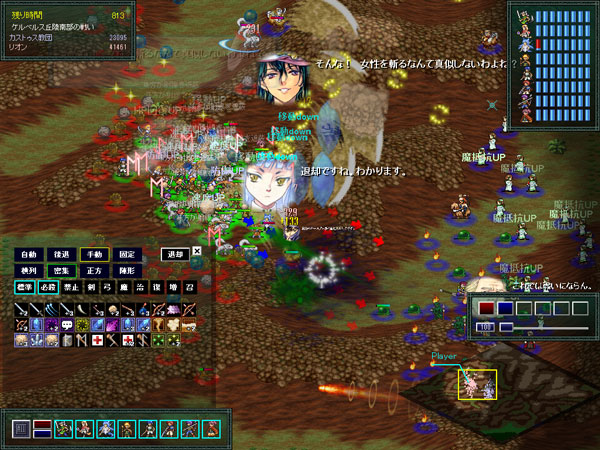Order a retreat with the 退却 button

(175, 254)
